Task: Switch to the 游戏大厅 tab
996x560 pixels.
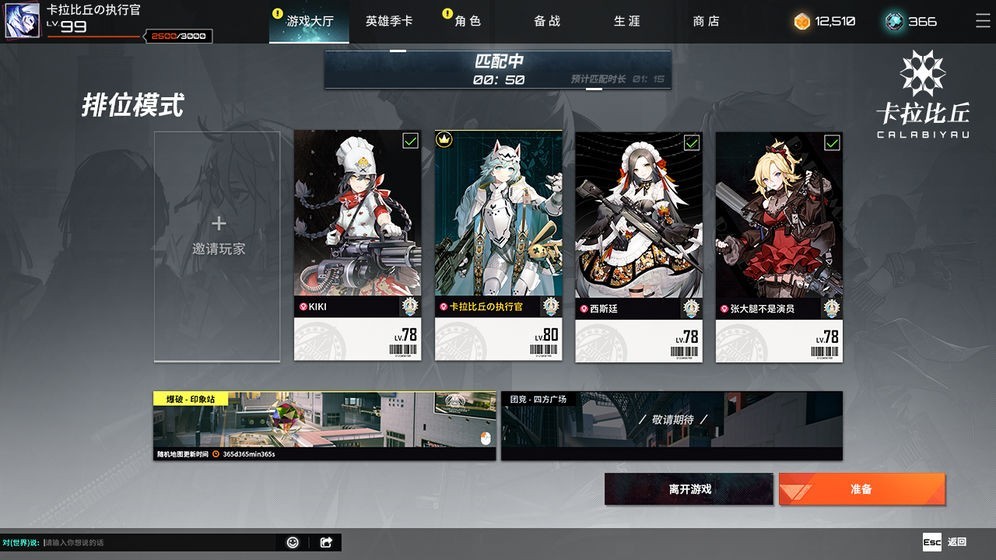Action: coord(311,21)
